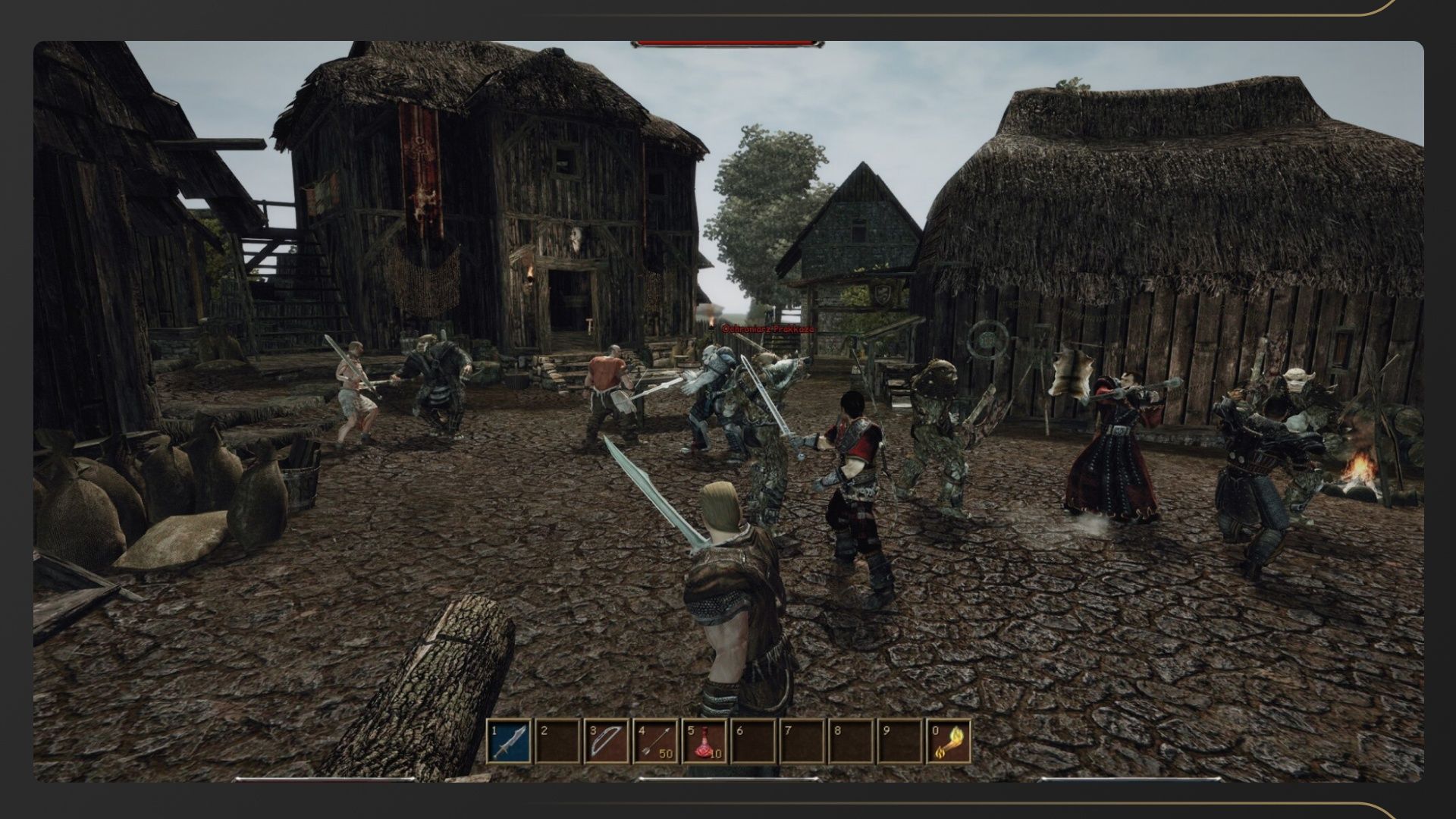Click the empty hotbar slot numbered 2

tap(557, 741)
